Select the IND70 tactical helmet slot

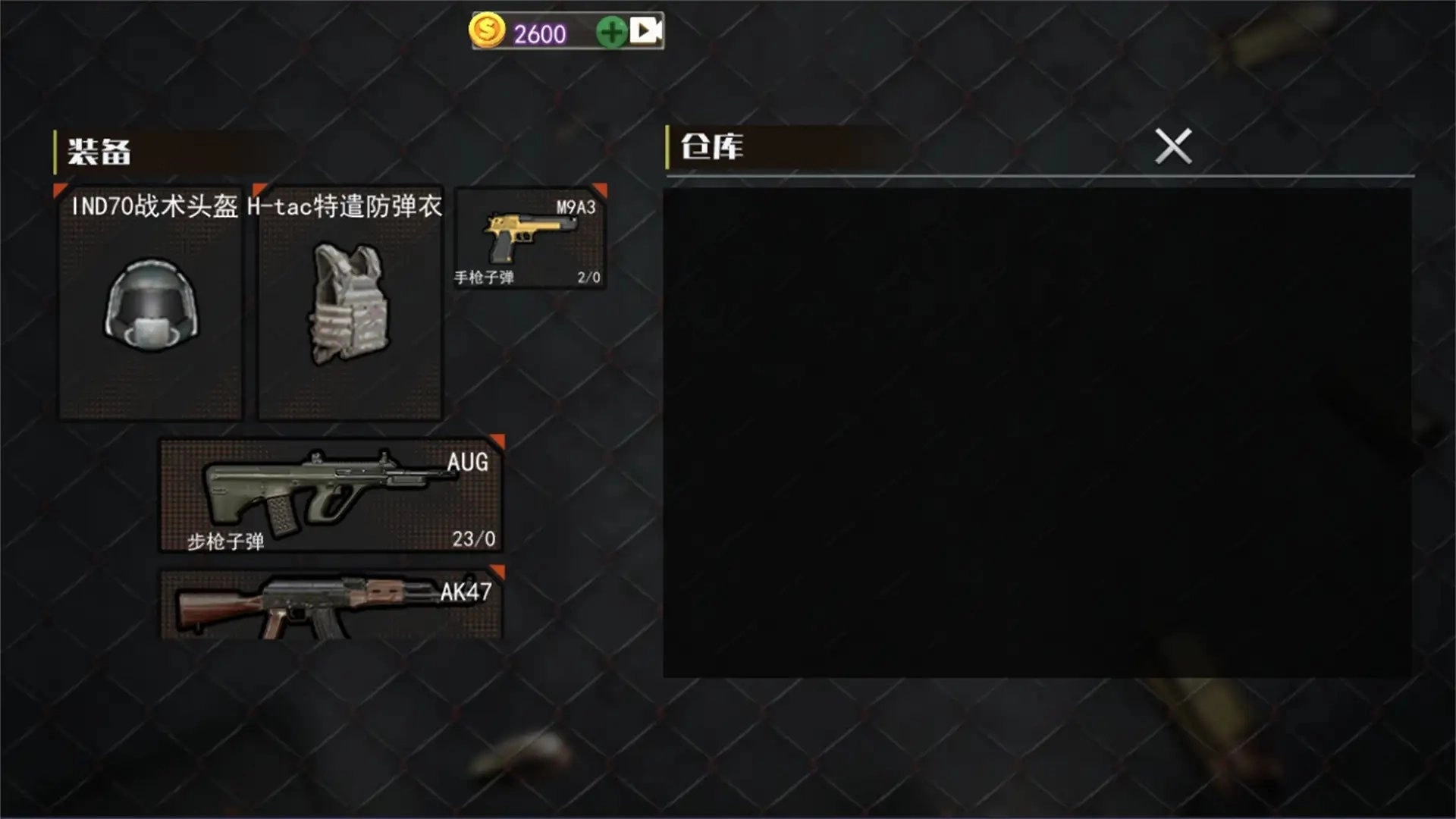[151, 303]
